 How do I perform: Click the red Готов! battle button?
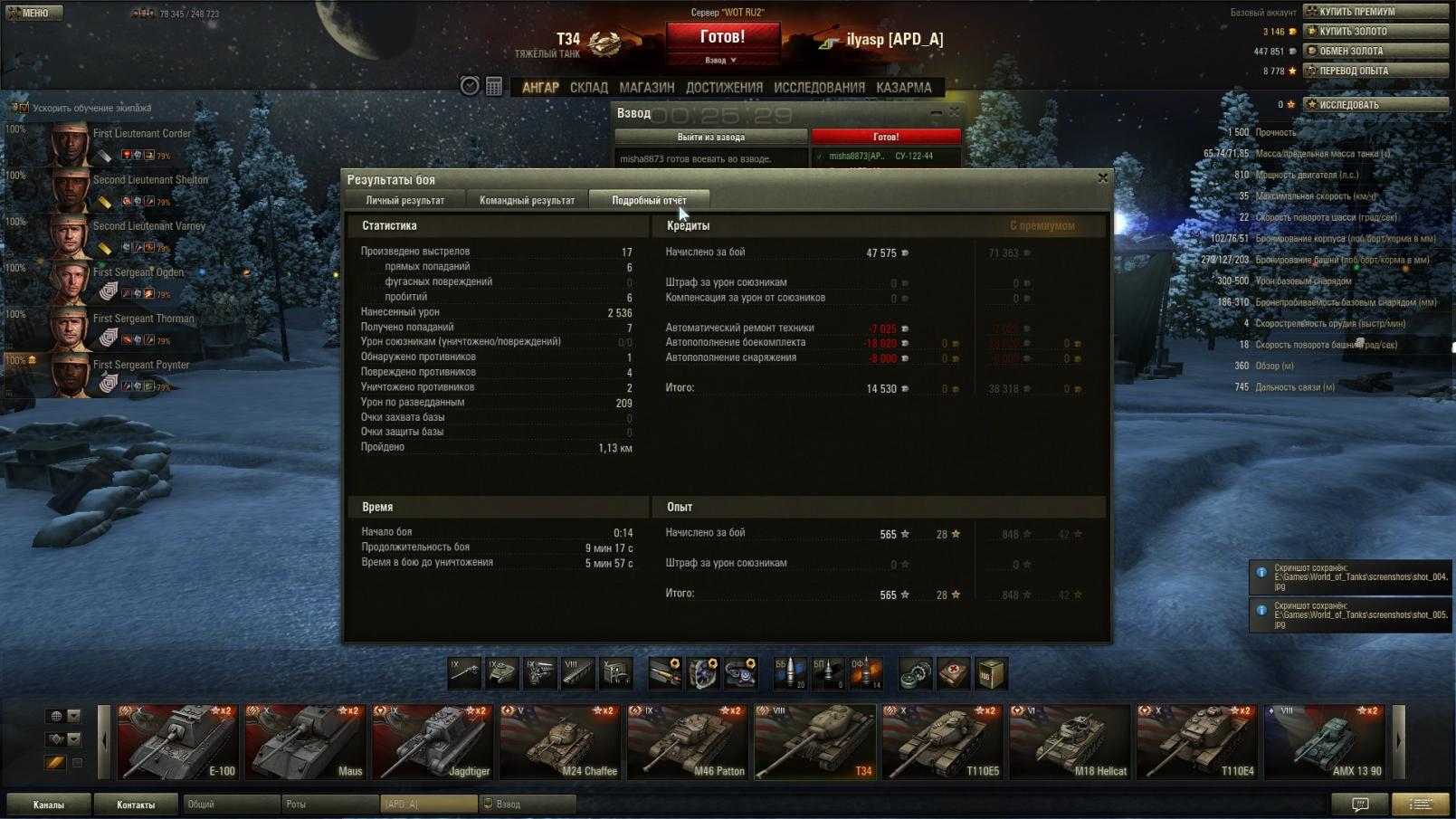click(x=722, y=38)
